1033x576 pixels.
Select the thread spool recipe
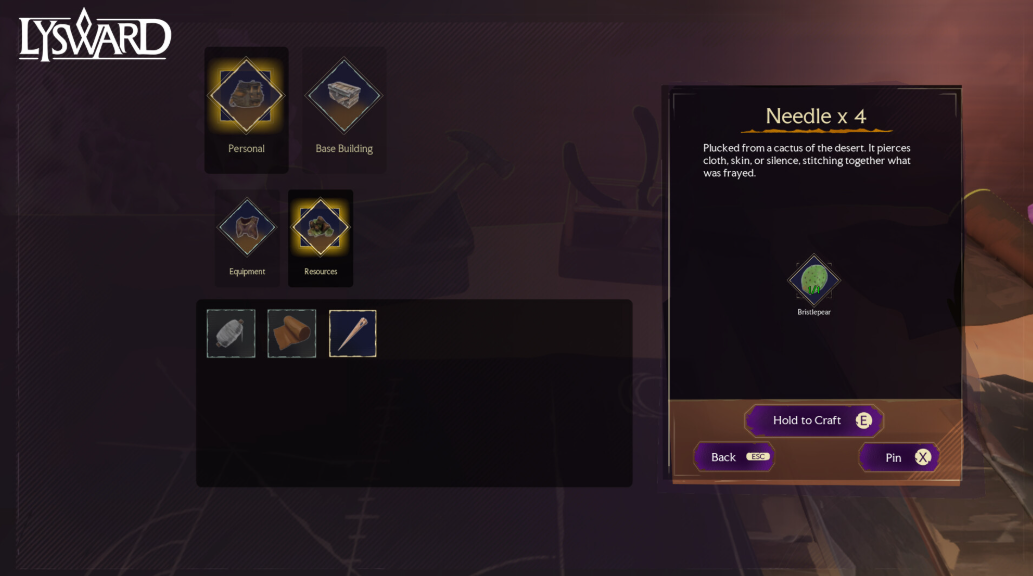pyautogui.click(x=231, y=333)
